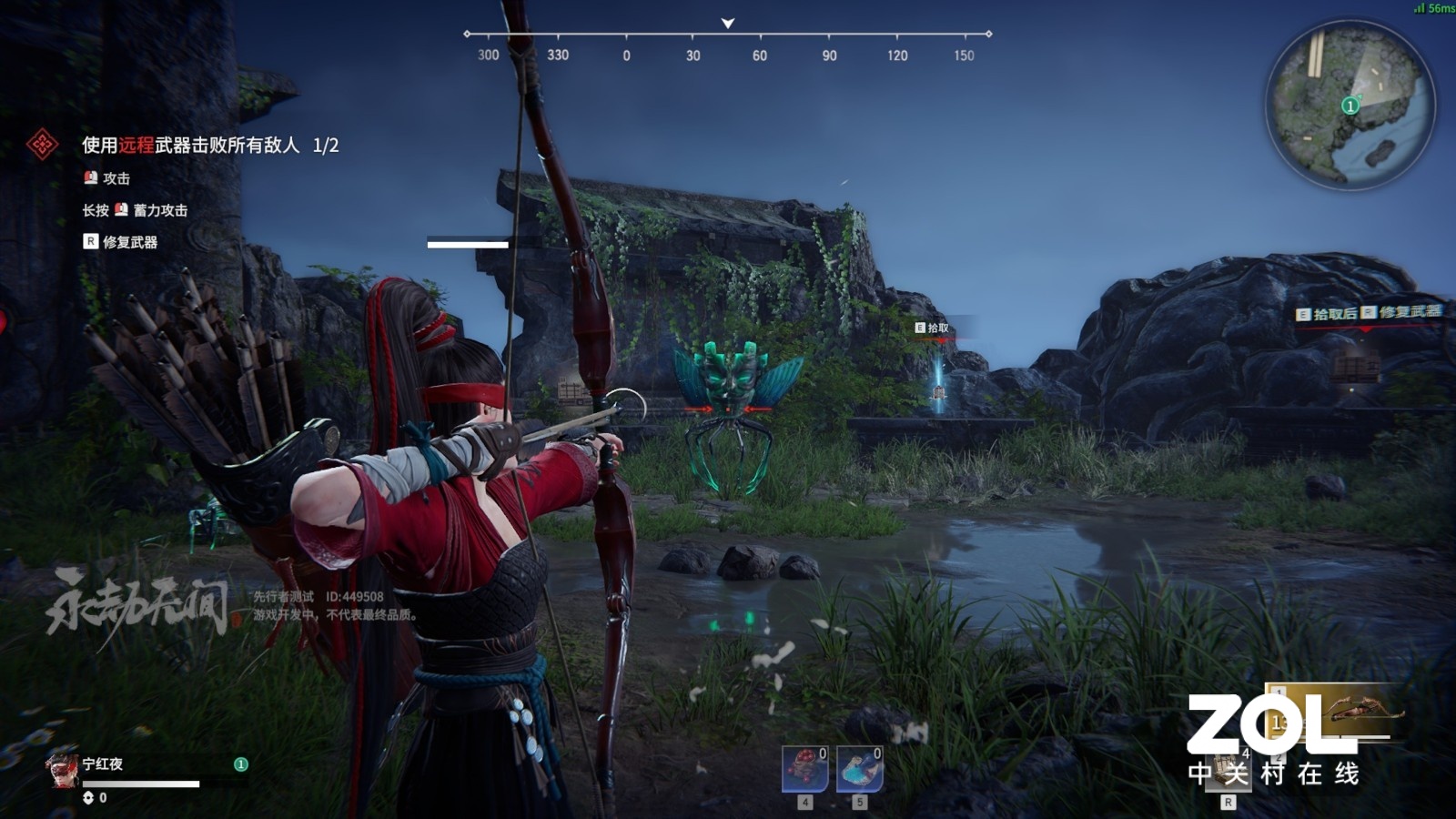1456x819 pixels.
Task: Click the green player marker on minimap
Action: click(x=1350, y=106)
